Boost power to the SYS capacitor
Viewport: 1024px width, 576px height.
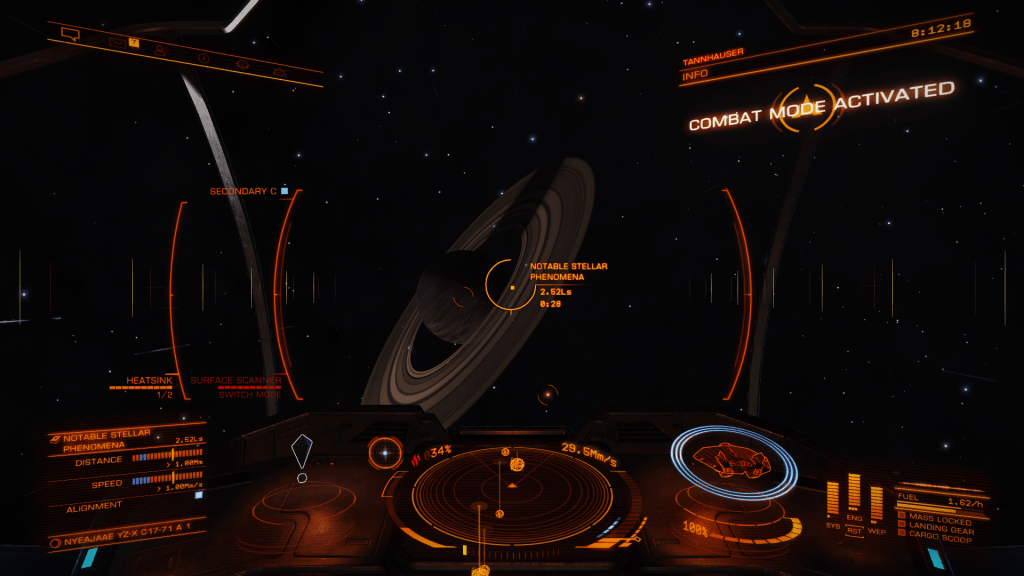click(833, 498)
